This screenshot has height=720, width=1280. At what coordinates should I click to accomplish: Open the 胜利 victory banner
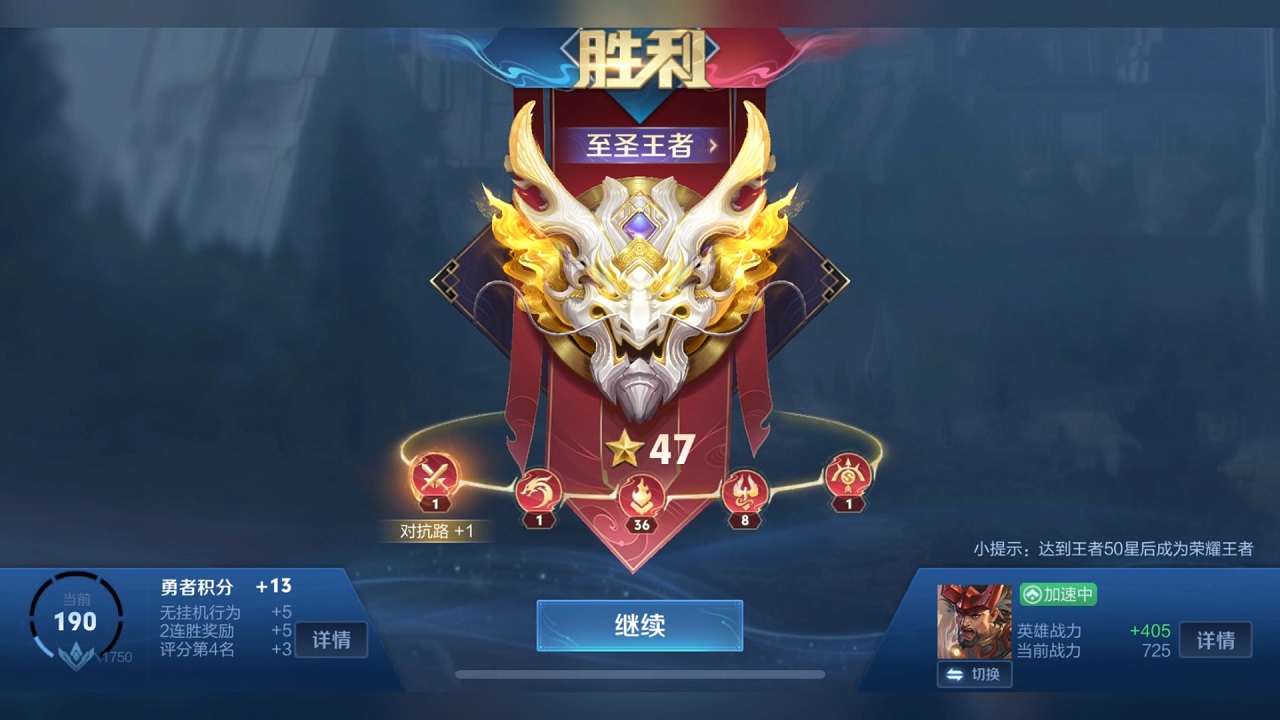640,57
